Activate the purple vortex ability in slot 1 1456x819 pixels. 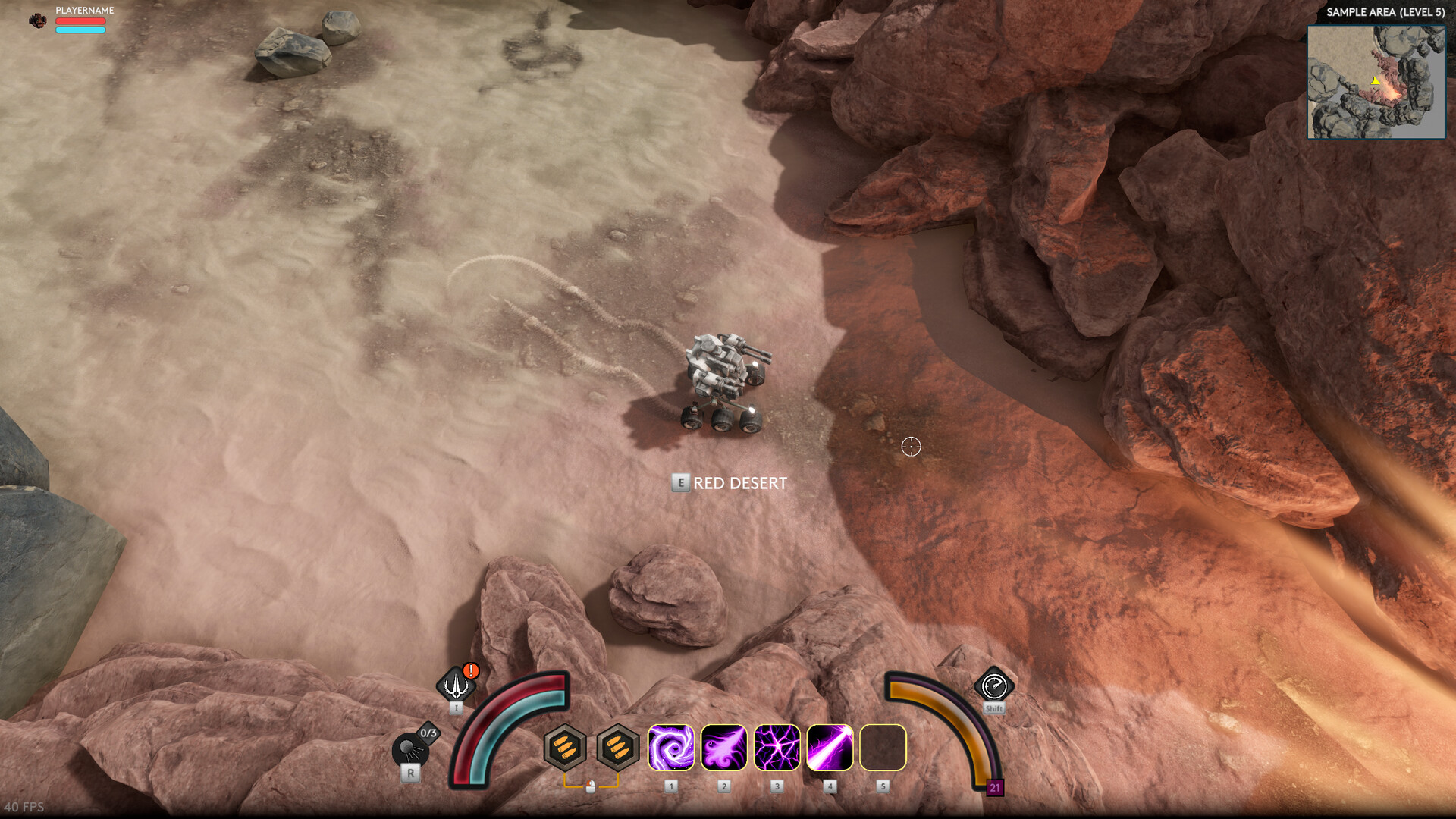point(672,749)
